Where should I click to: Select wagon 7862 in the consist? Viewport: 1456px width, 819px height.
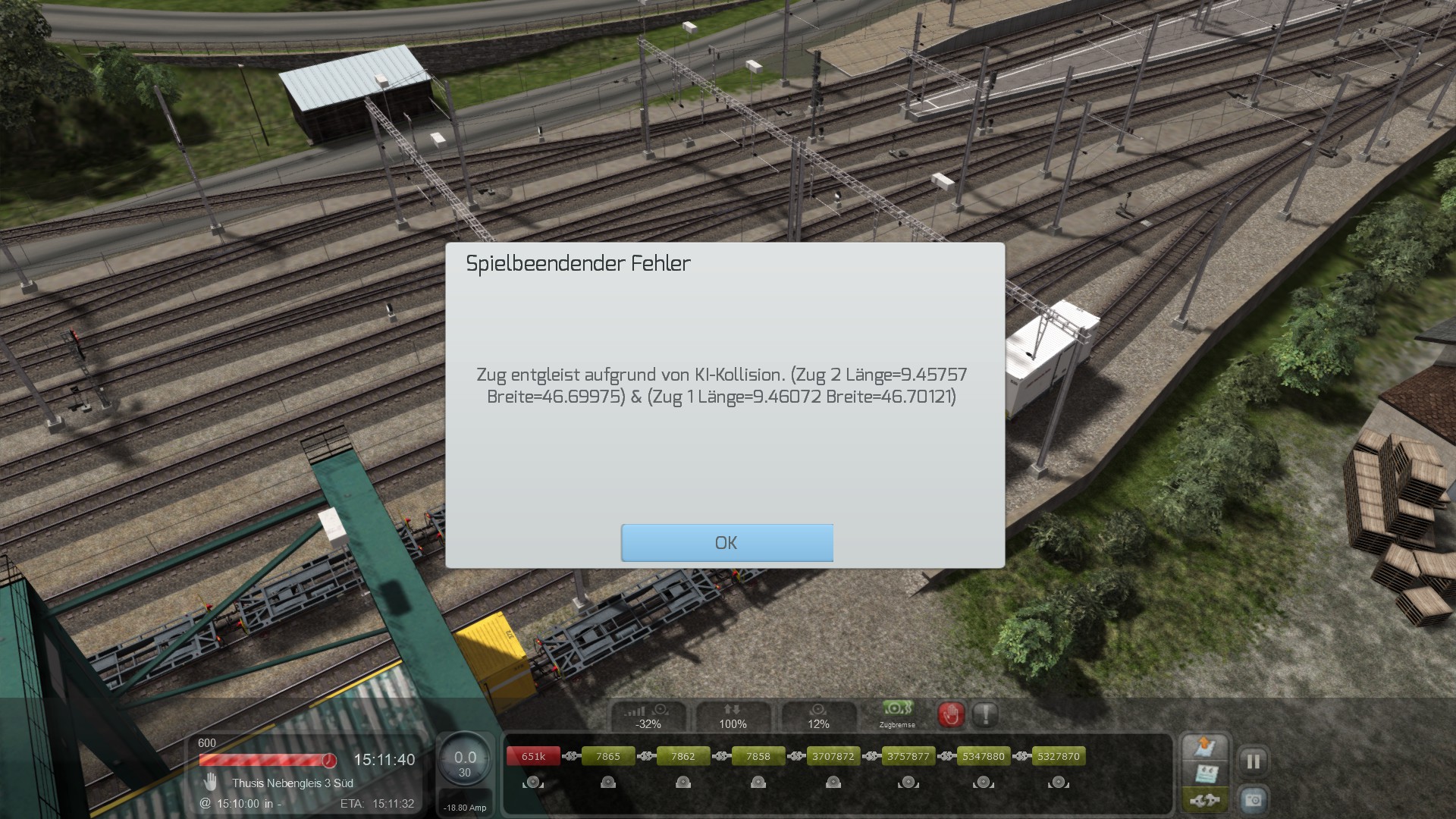682,756
